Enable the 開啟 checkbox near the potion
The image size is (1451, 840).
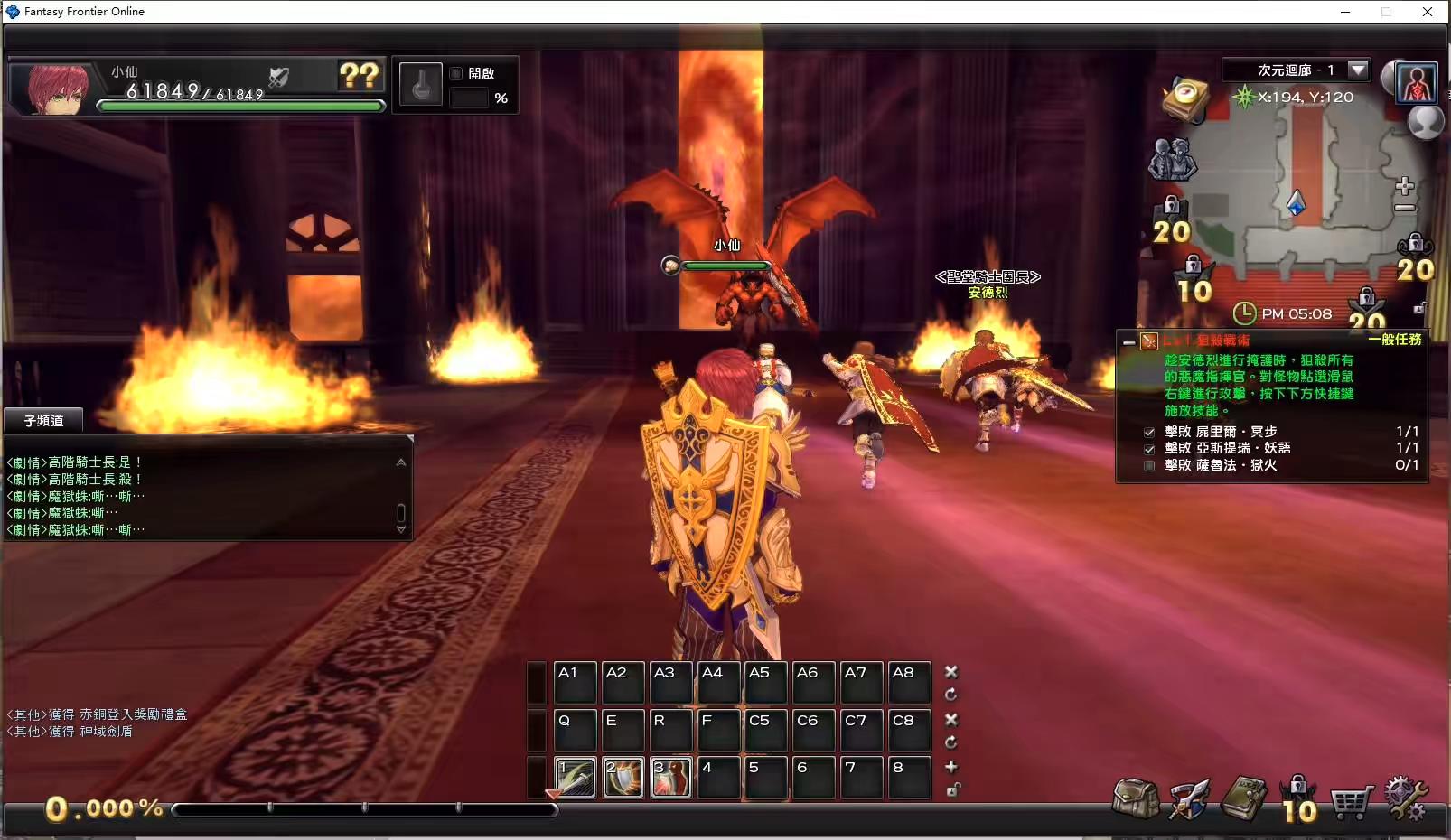click(457, 73)
